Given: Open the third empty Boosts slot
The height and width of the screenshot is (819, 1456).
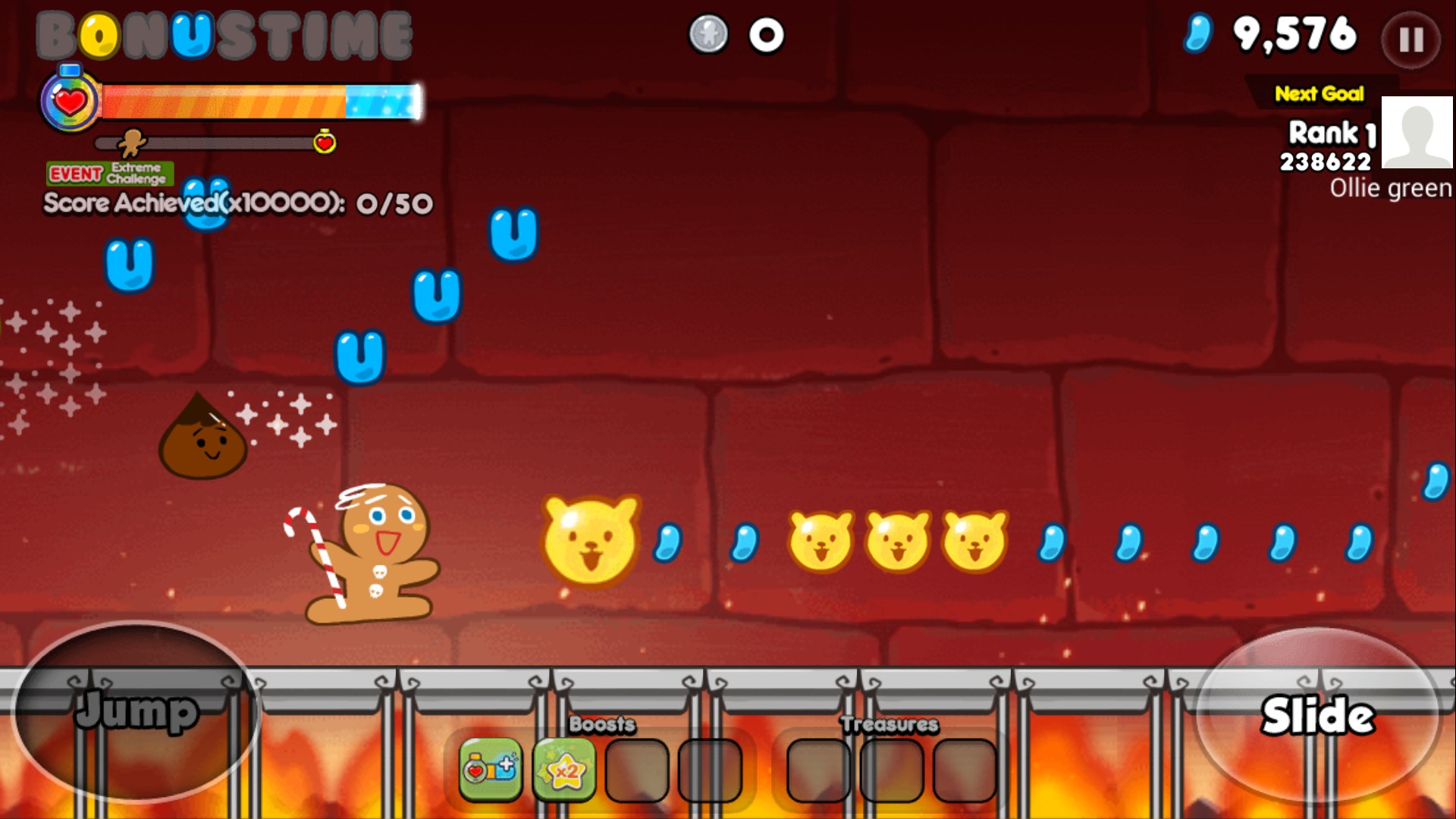Looking at the screenshot, I should coord(637,770).
